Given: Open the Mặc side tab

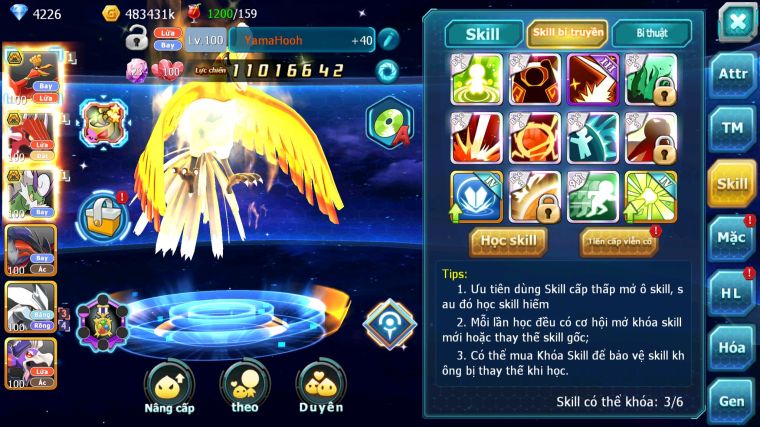Looking at the screenshot, I should [x=732, y=238].
